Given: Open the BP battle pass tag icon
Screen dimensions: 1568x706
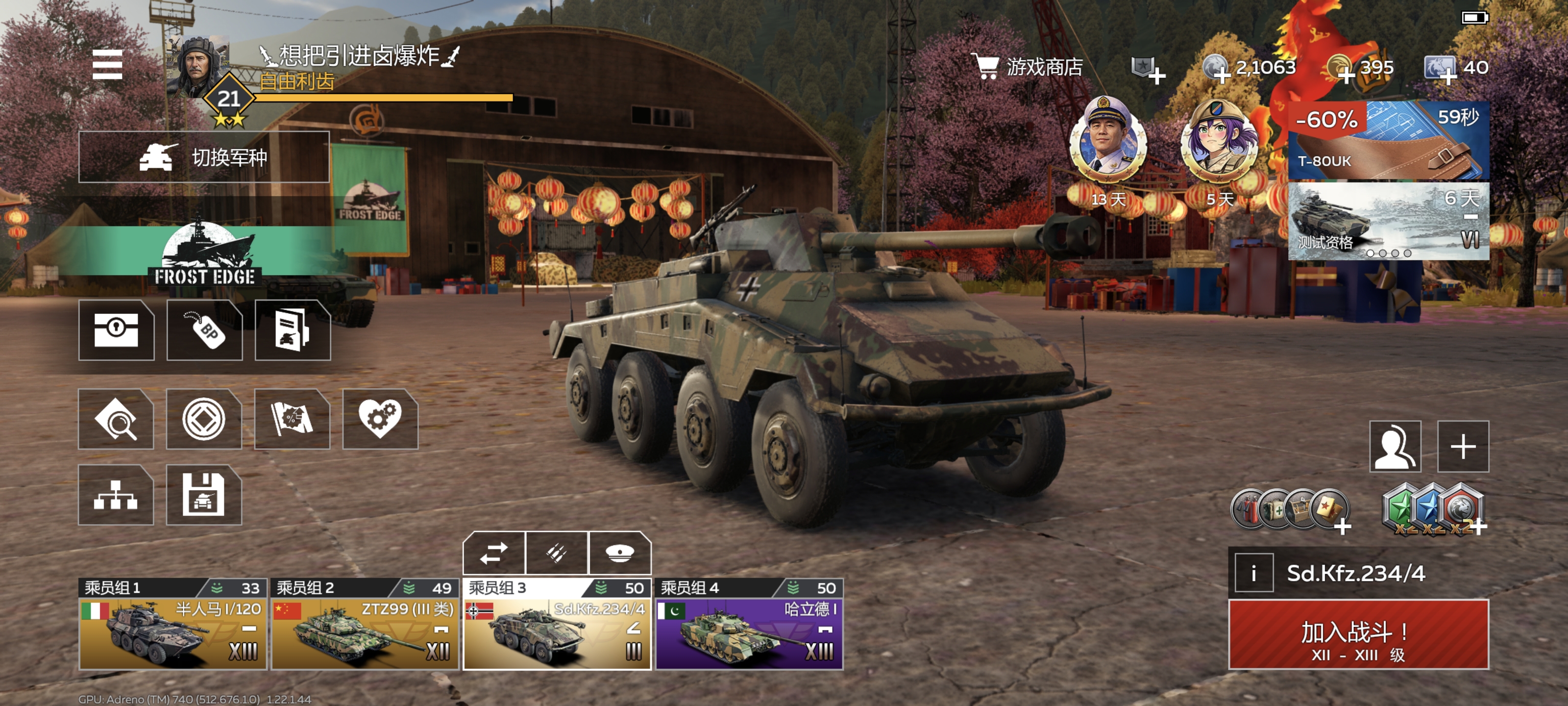Looking at the screenshot, I should [x=204, y=330].
